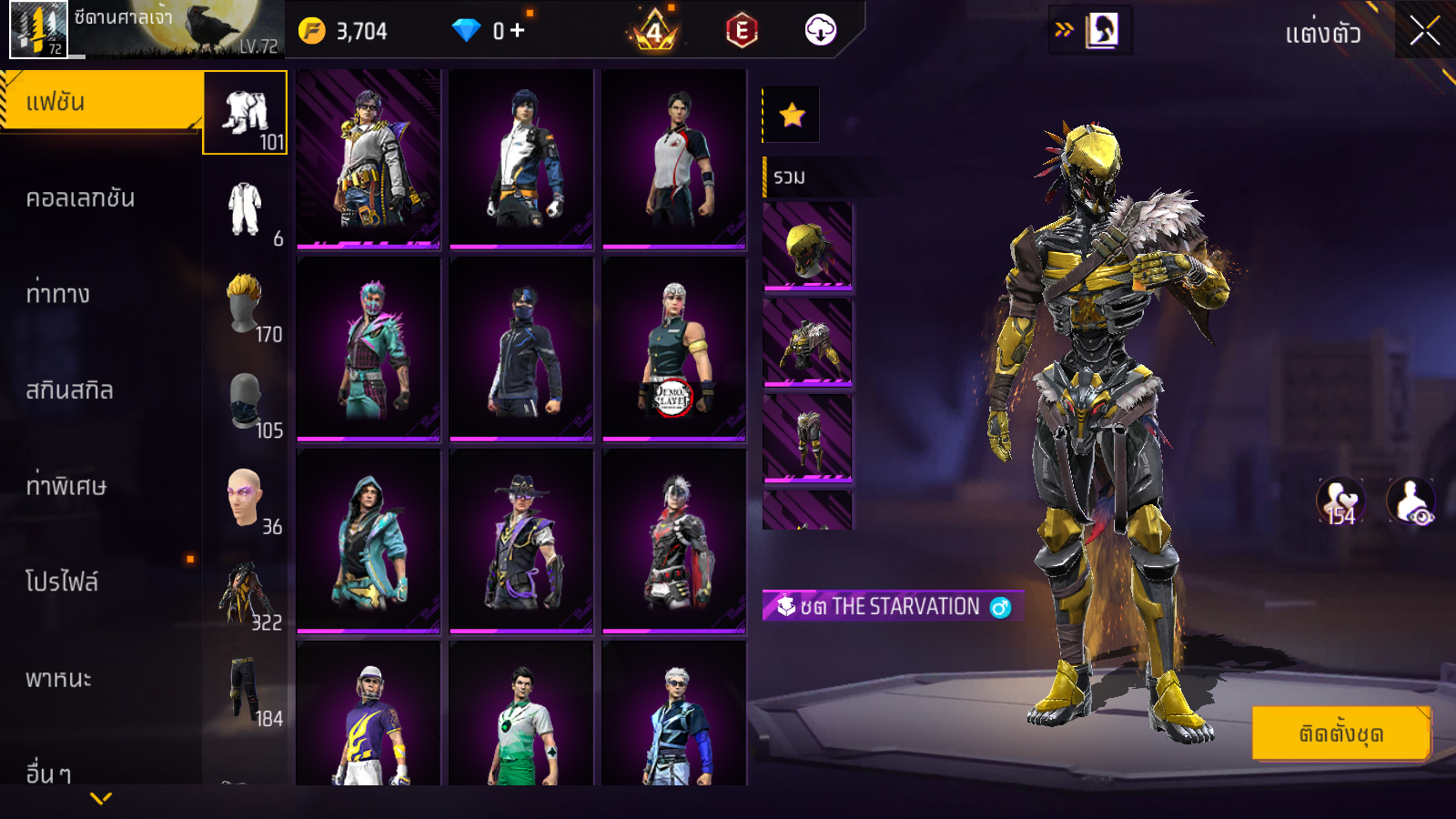Open the hair and headwear subcategory icon
1456x819 pixels.
[245, 305]
